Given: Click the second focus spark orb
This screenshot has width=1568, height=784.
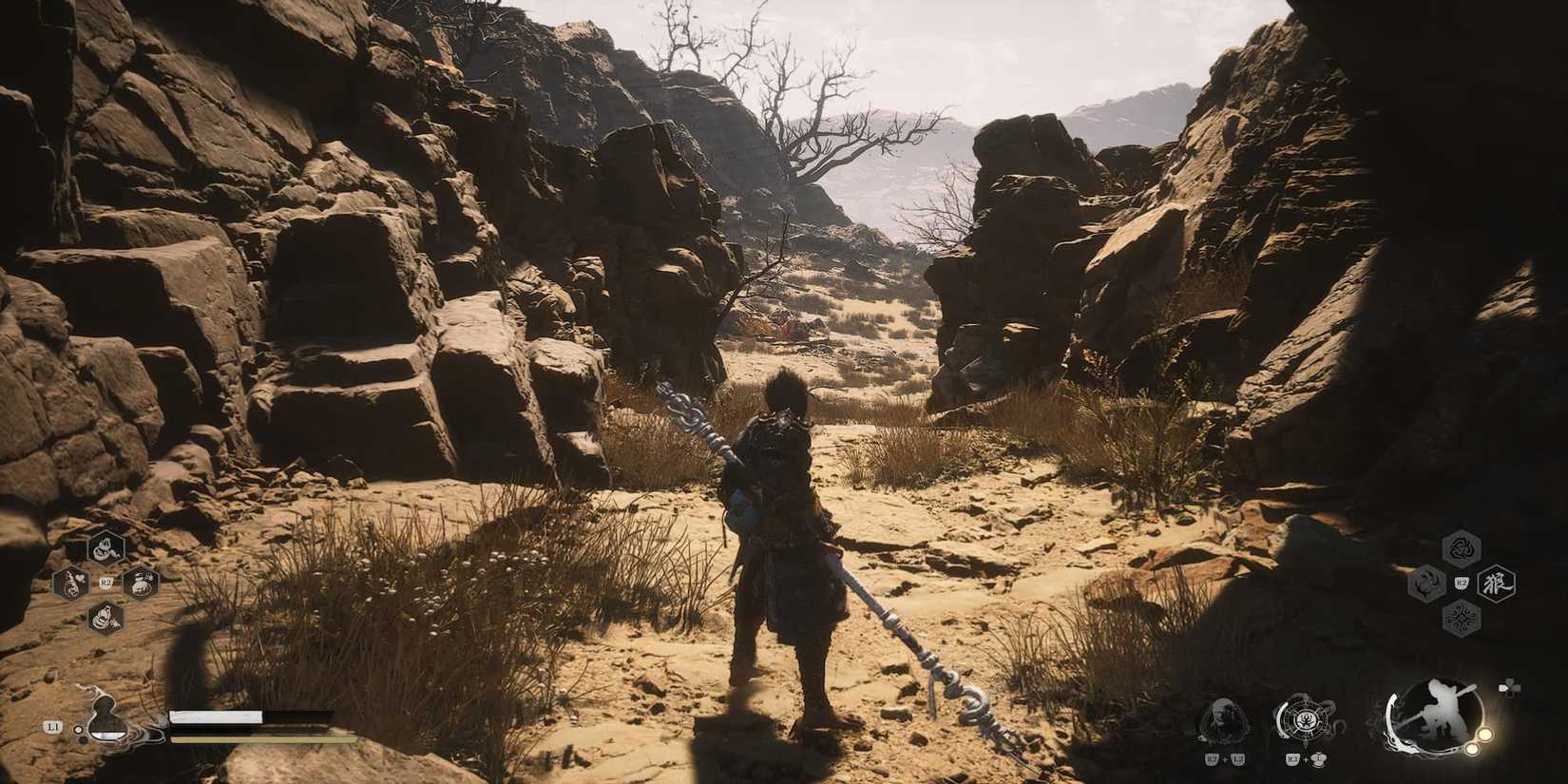Looking at the screenshot, I should [x=1471, y=749].
